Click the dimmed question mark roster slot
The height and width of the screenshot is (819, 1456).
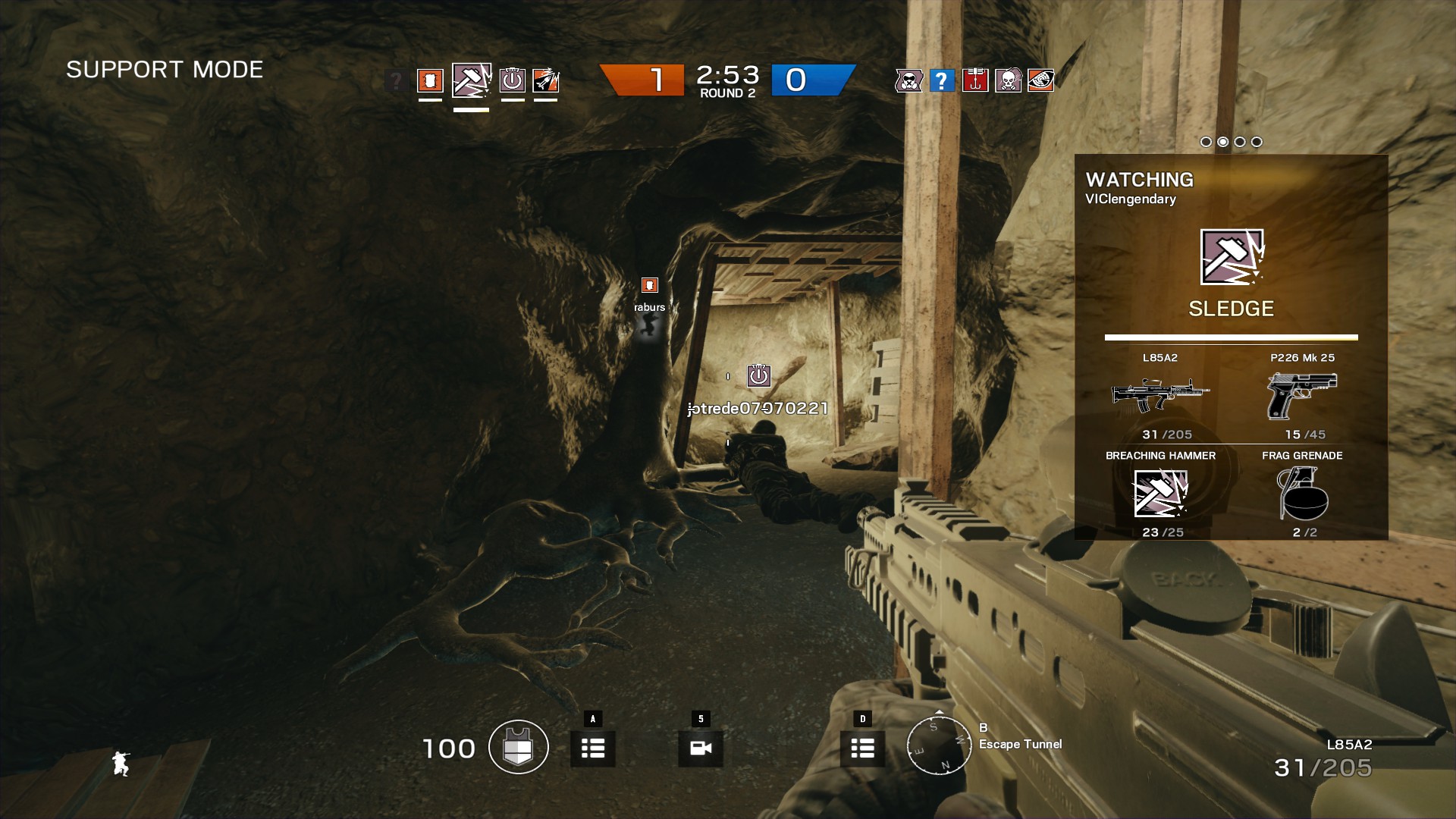[x=395, y=80]
